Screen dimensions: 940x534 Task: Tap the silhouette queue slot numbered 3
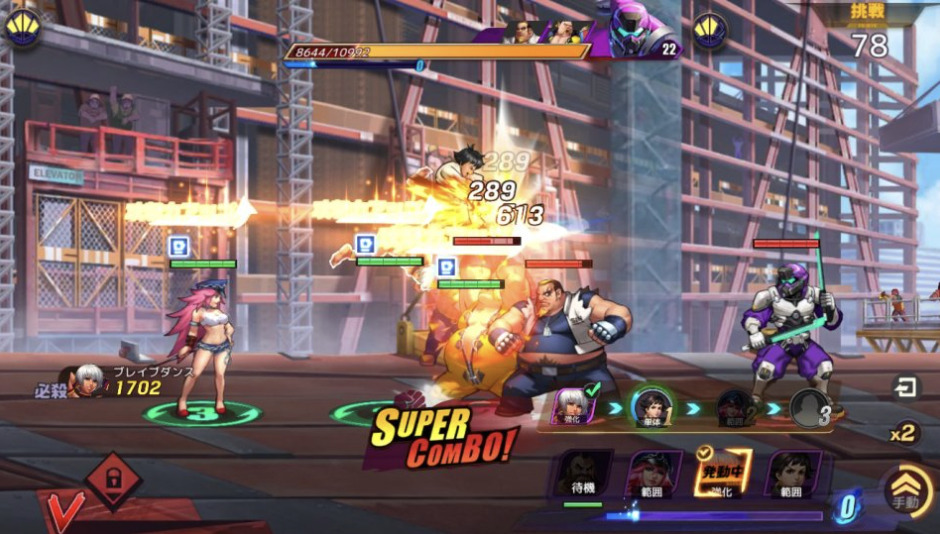810,408
